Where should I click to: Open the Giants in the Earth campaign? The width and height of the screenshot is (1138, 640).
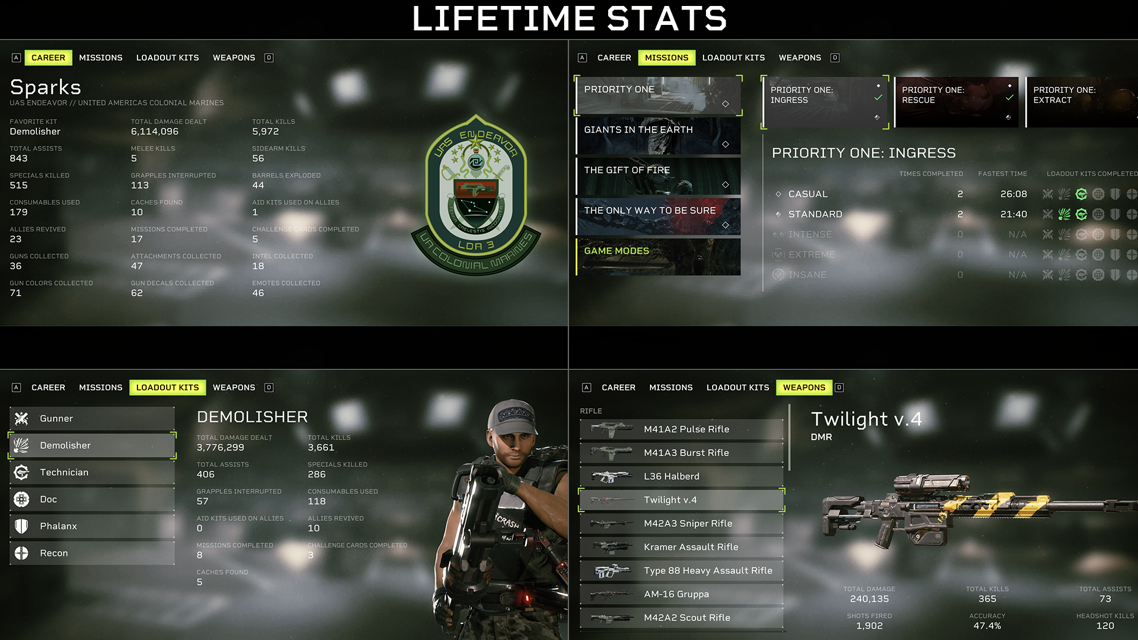point(658,135)
